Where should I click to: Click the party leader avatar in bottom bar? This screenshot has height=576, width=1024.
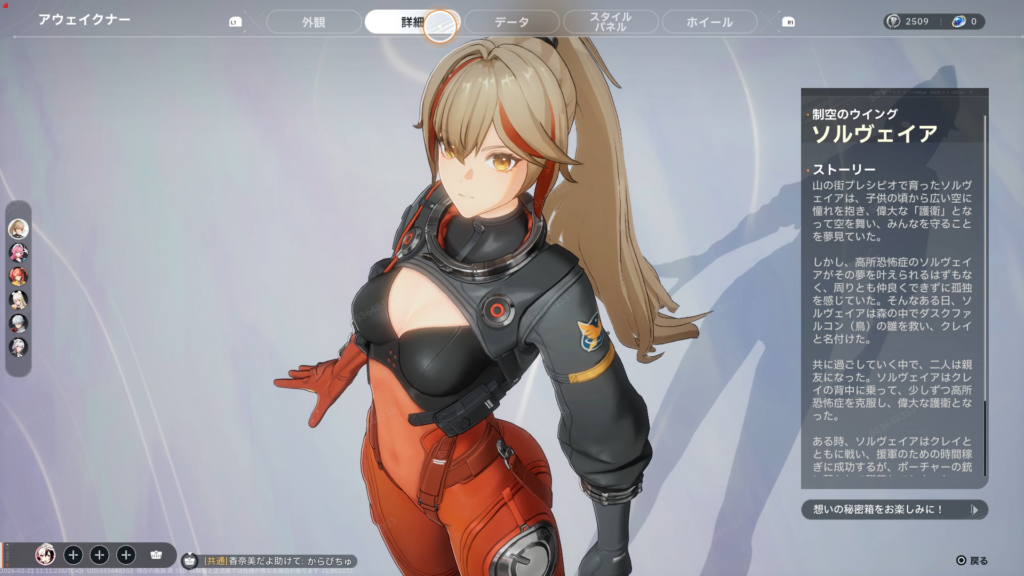pos(45,554)
